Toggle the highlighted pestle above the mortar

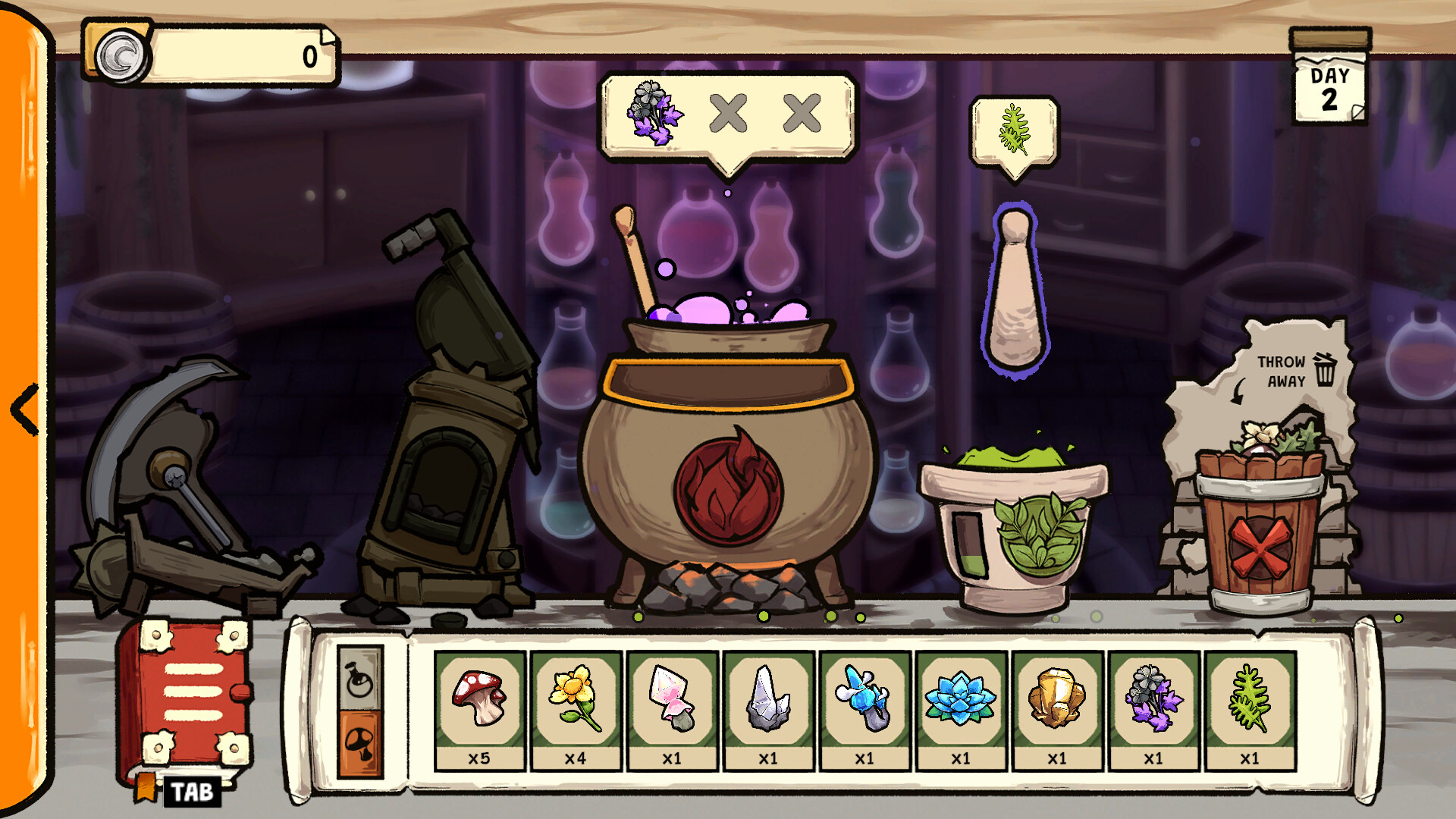coord(1016,288)
